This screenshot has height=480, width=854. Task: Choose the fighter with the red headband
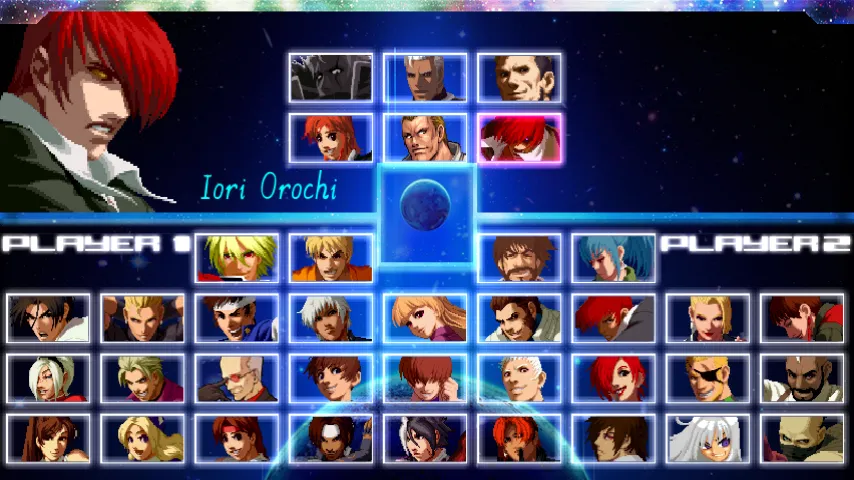(237, 439)
